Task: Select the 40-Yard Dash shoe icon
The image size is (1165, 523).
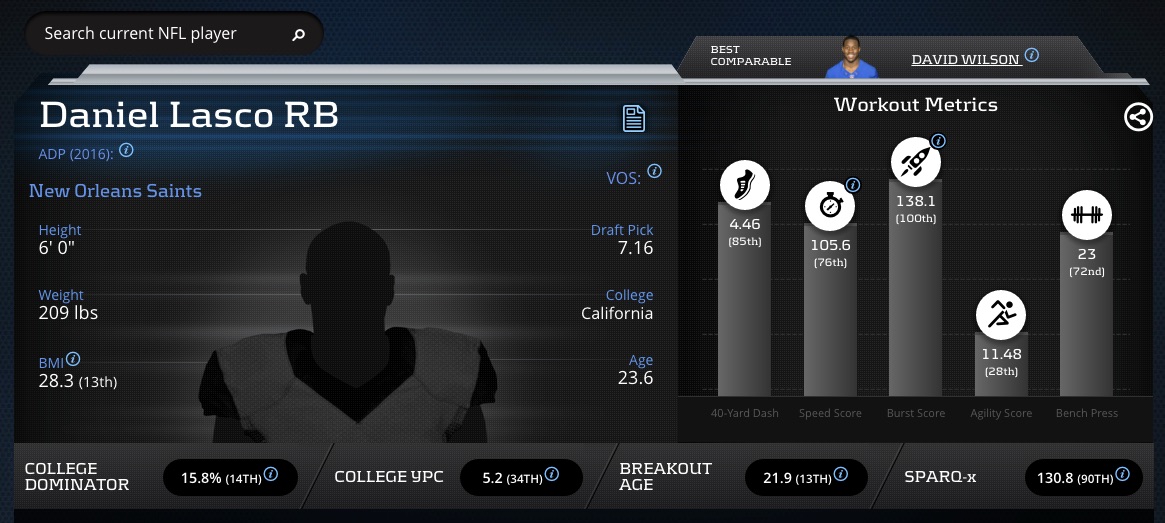Action: [745, 186]
